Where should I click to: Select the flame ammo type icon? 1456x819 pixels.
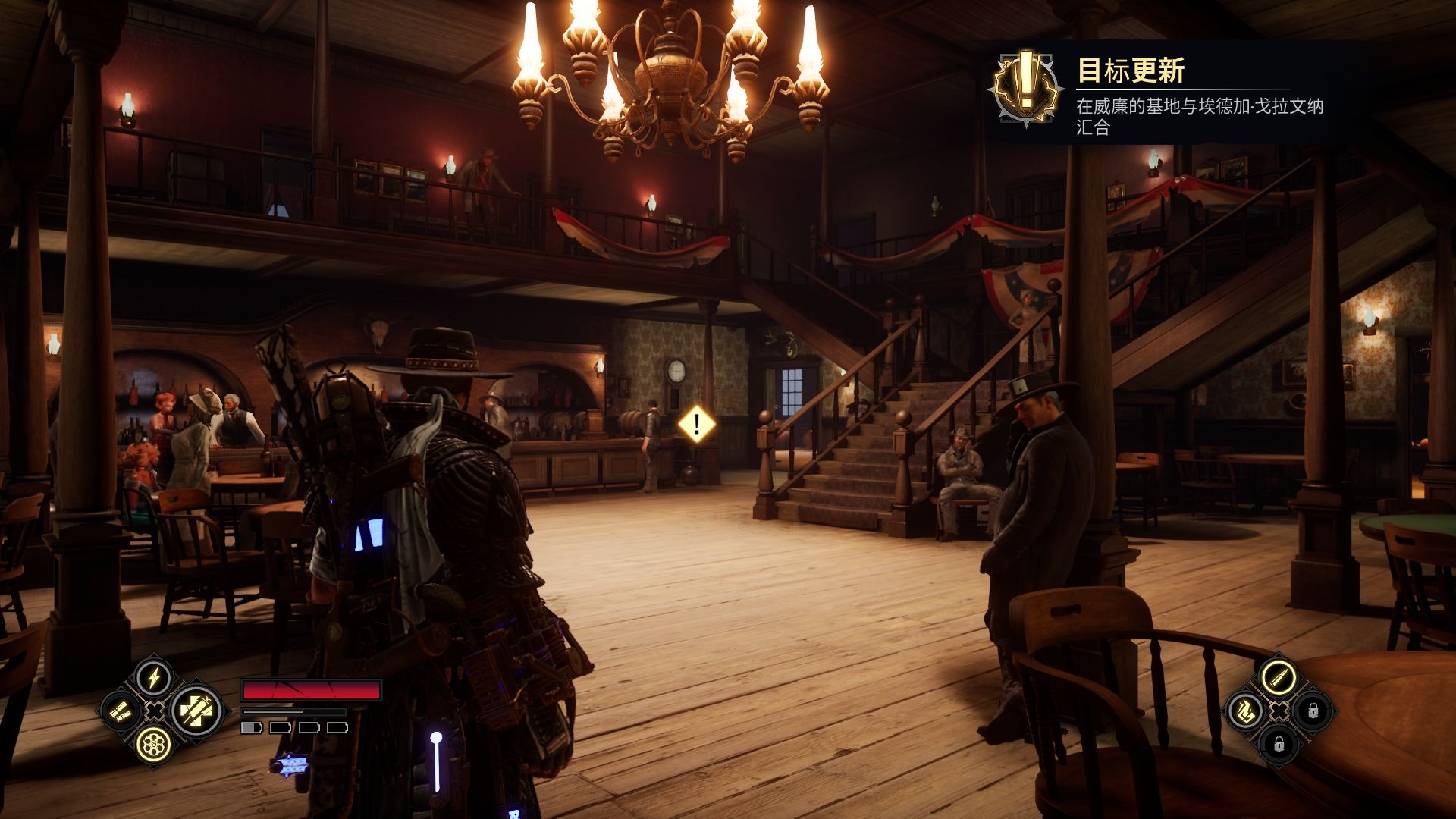(x=1244, y=711)
